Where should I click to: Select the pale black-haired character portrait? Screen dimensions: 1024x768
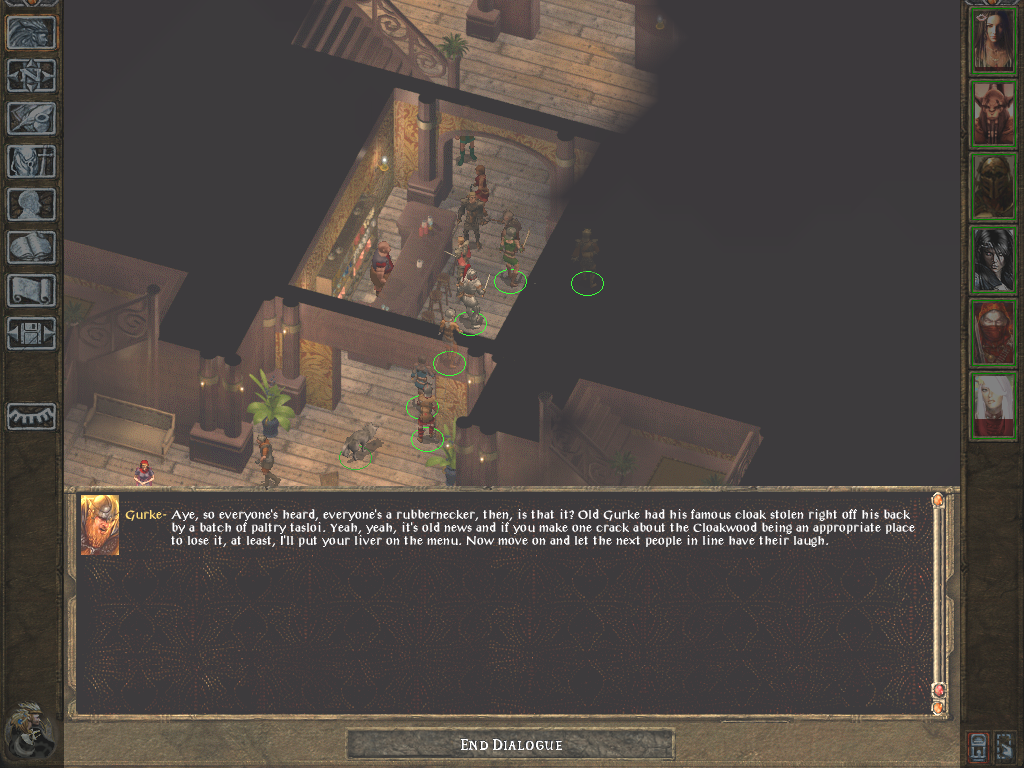(993, 260)
